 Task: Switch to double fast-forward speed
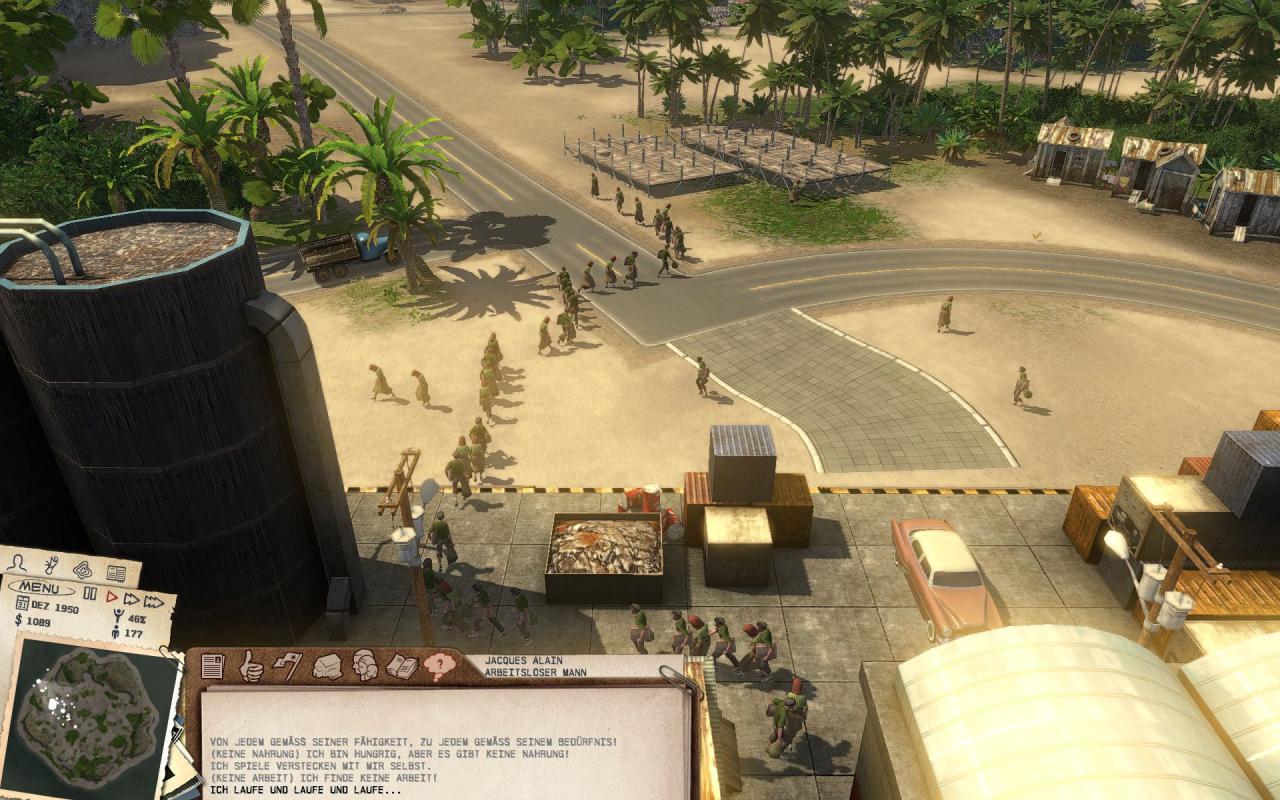pos(131,599)
